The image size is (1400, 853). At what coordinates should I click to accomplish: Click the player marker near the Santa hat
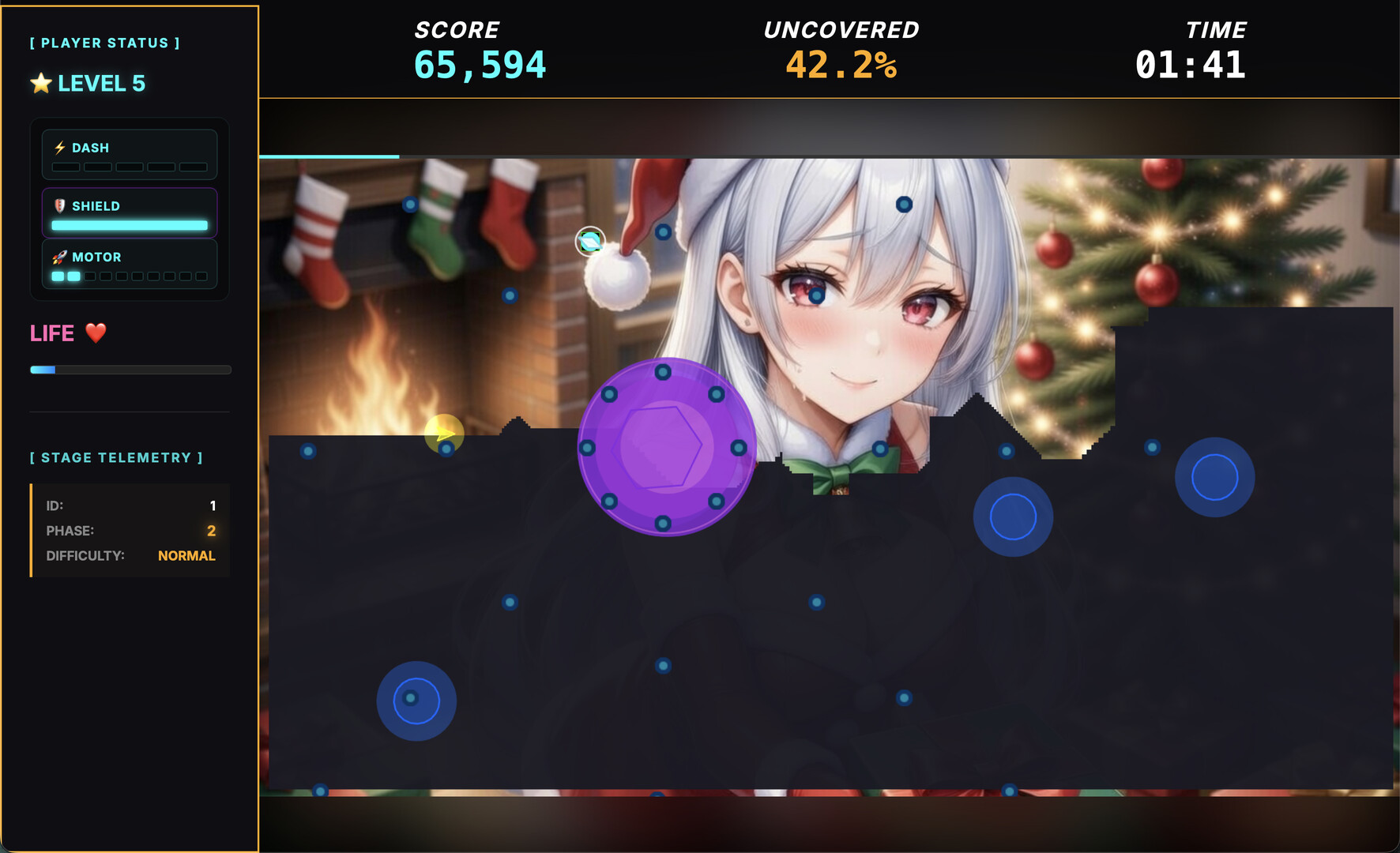pos(589,241)
